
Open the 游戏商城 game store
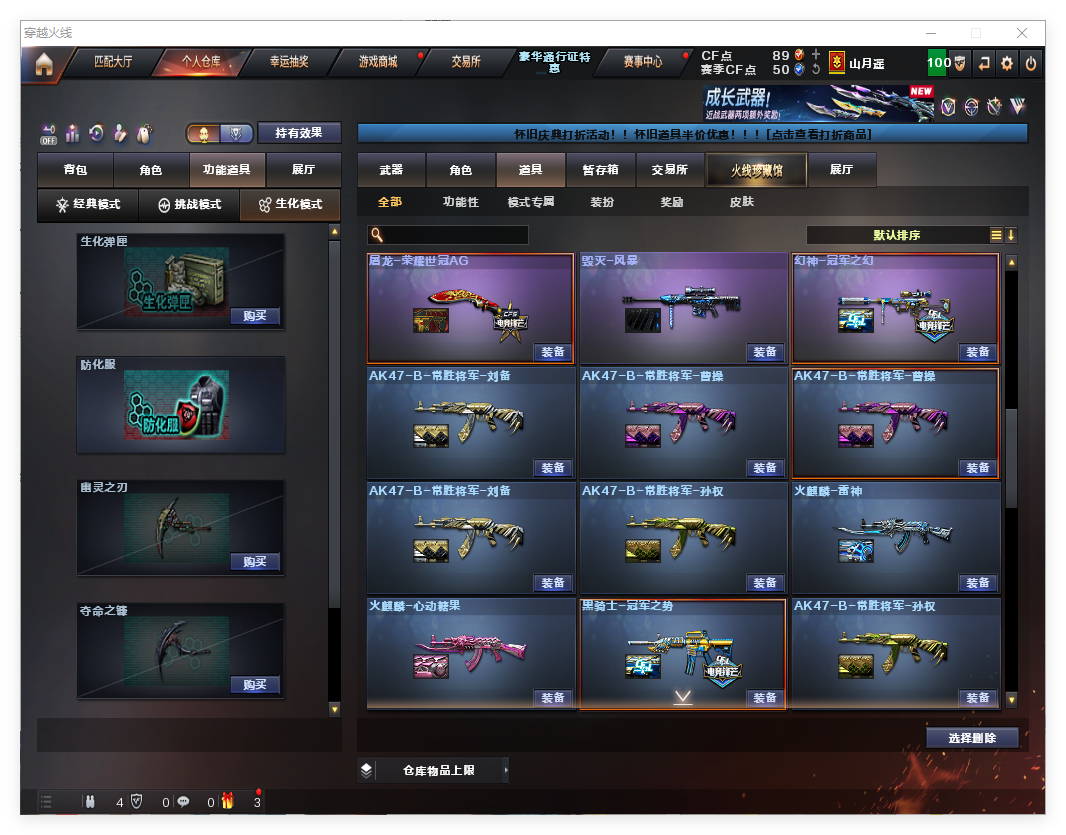tap(378, 62)
